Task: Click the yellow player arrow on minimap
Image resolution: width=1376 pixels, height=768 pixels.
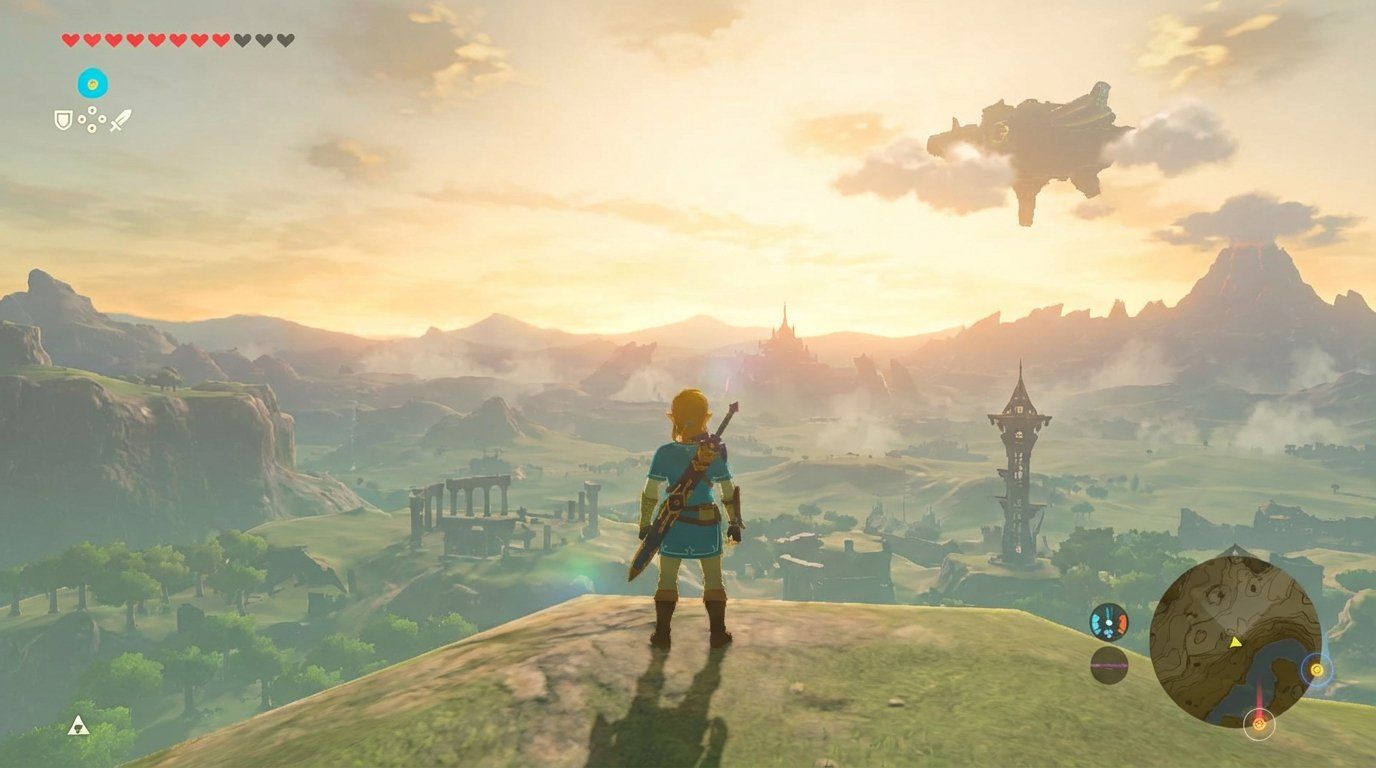Action: pyautogui.click(x=1234, y=643)
